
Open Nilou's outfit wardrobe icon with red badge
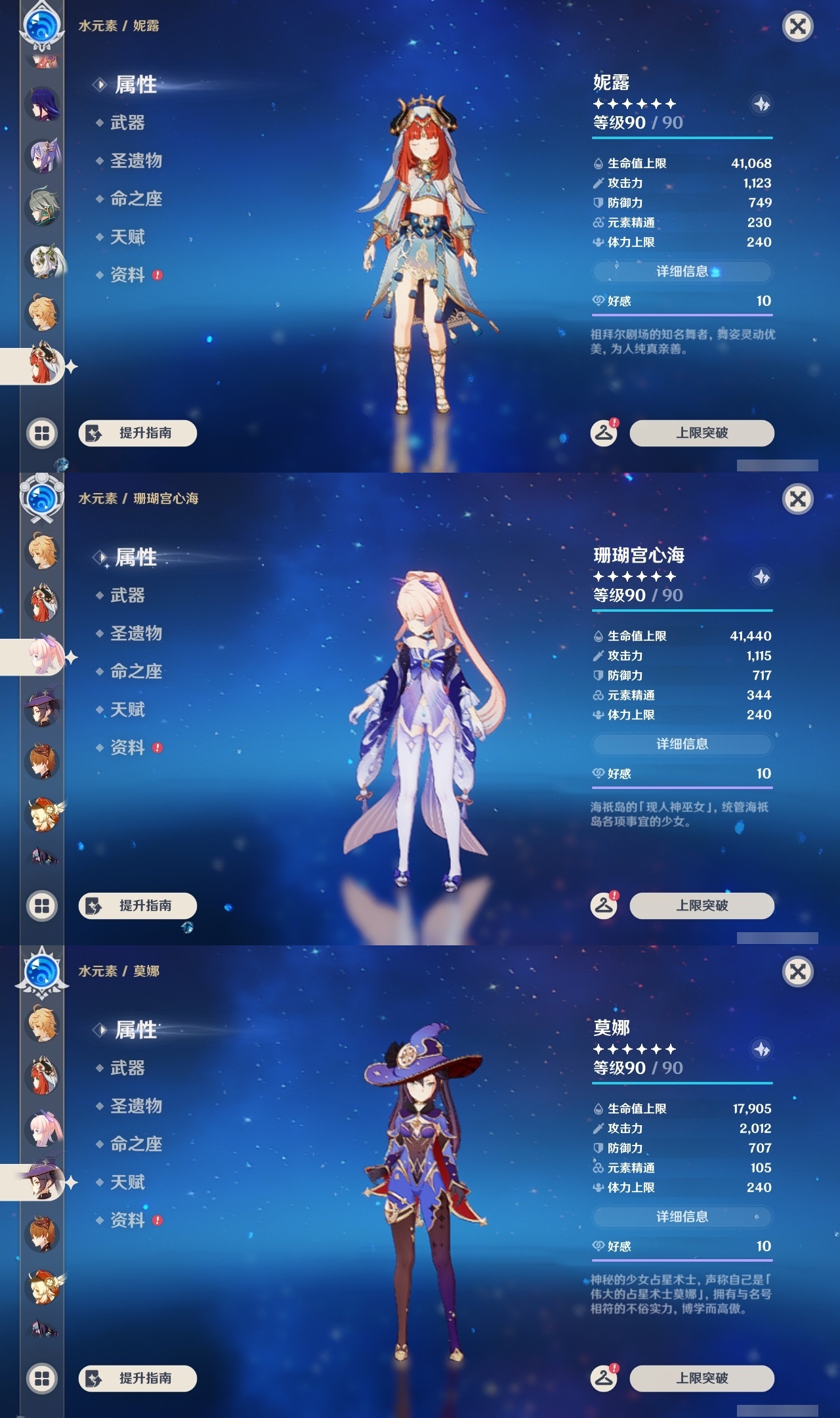pyautogui.click(x=604, y=433)
